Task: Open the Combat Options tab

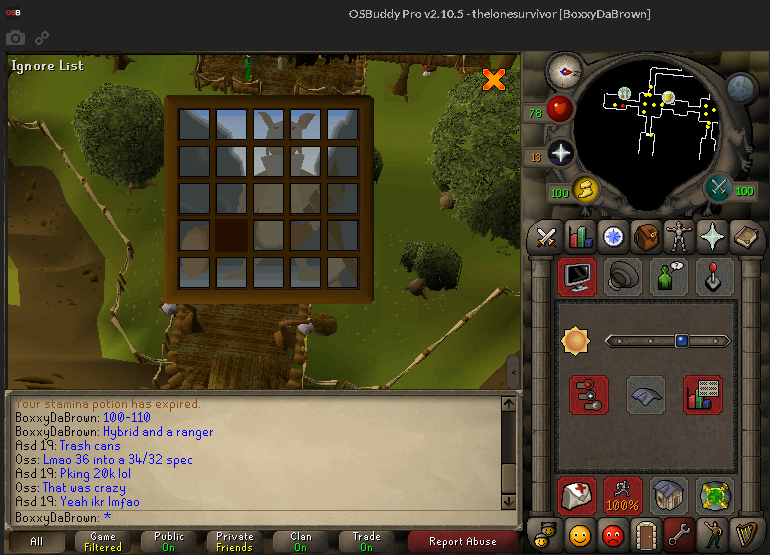Action: (546, 237)
